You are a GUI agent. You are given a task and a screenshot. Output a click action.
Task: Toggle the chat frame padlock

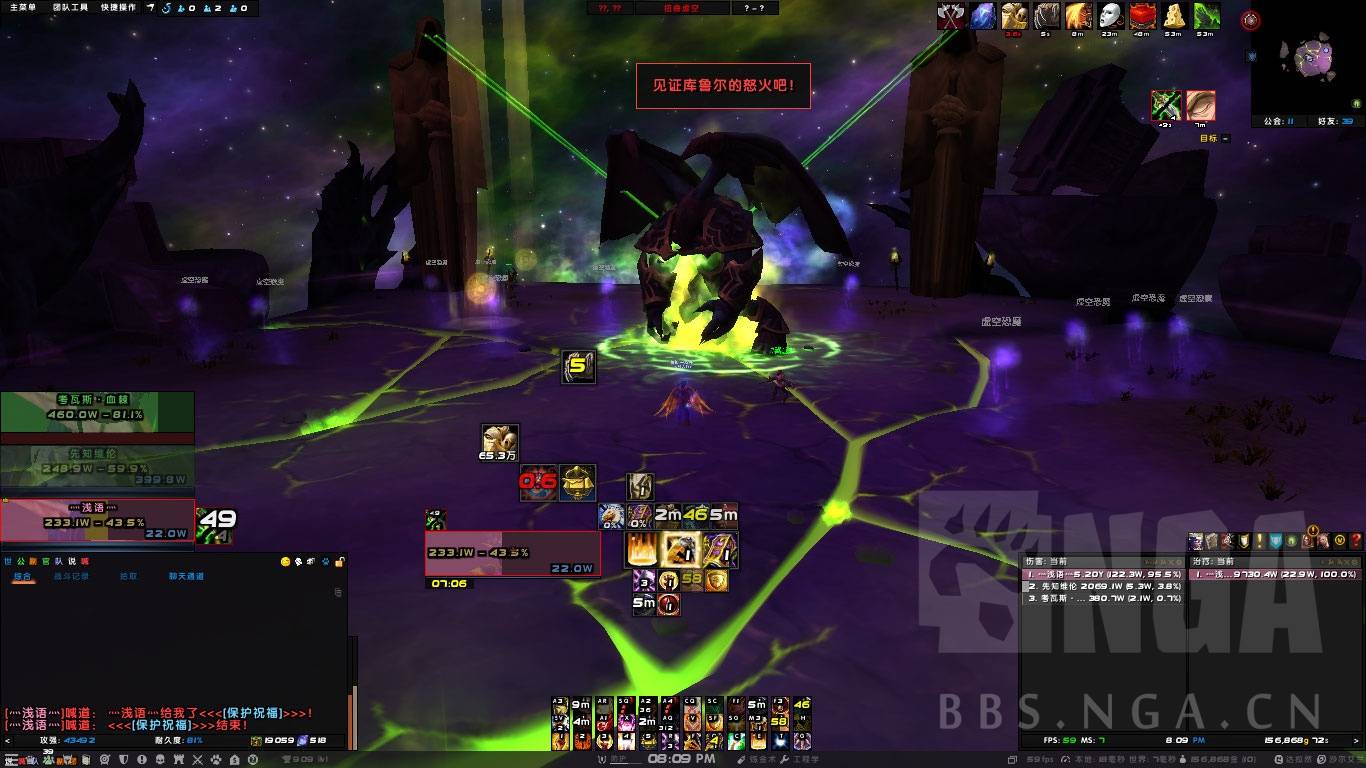340,562
